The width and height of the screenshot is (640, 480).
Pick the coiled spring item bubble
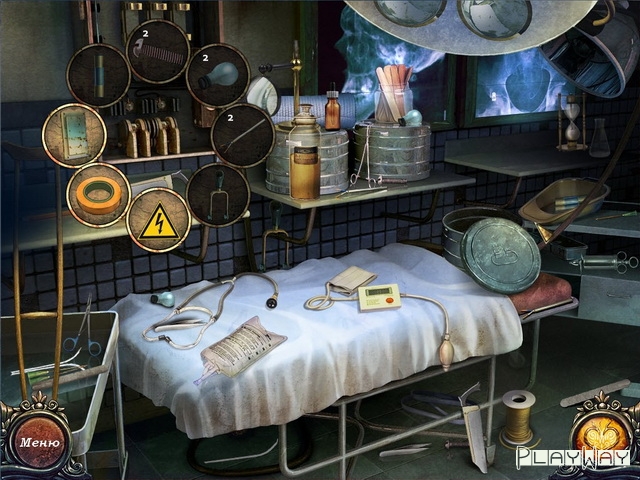coord(158,51)
